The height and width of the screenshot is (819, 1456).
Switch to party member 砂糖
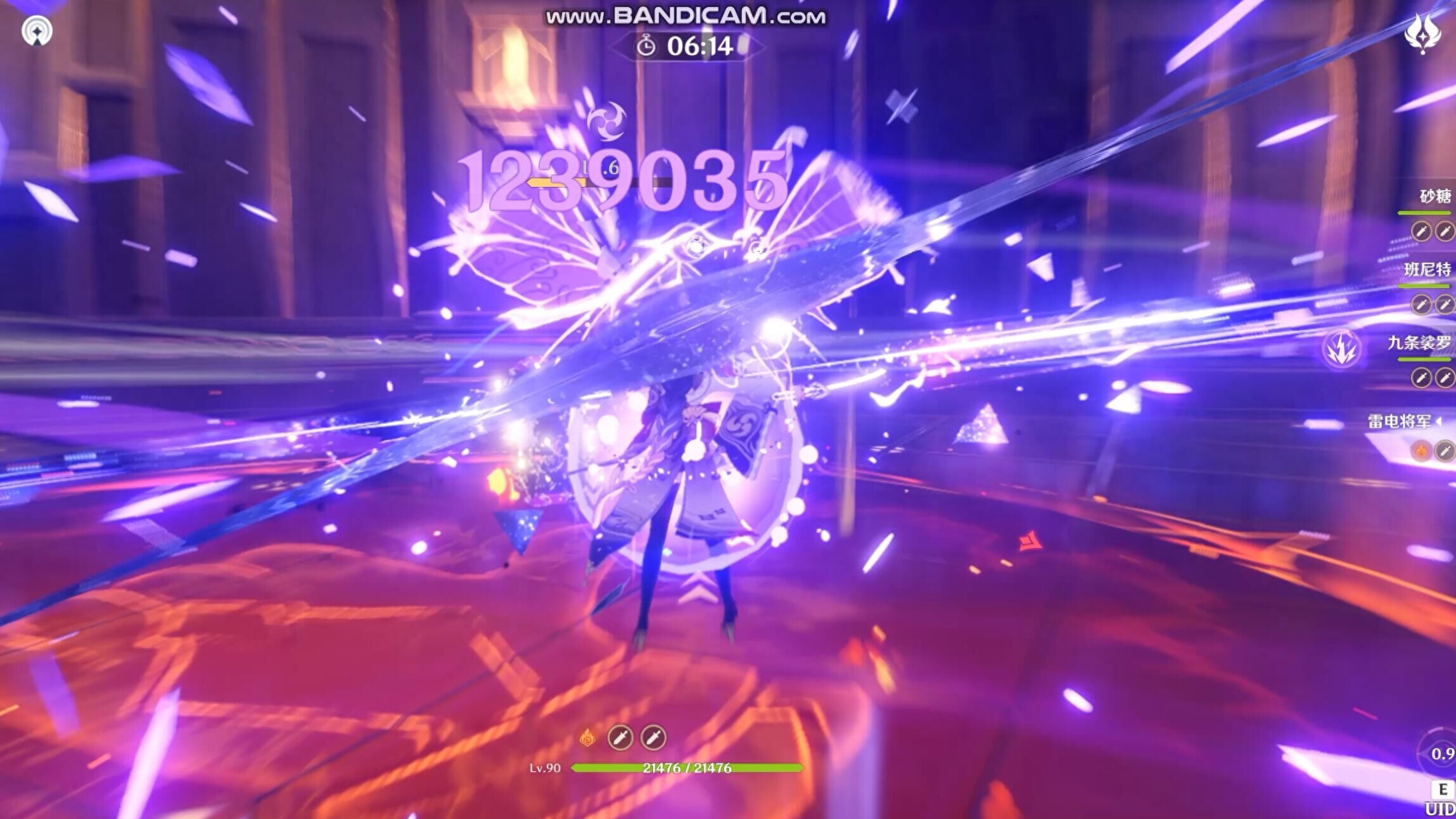(x=1434, y=196)
